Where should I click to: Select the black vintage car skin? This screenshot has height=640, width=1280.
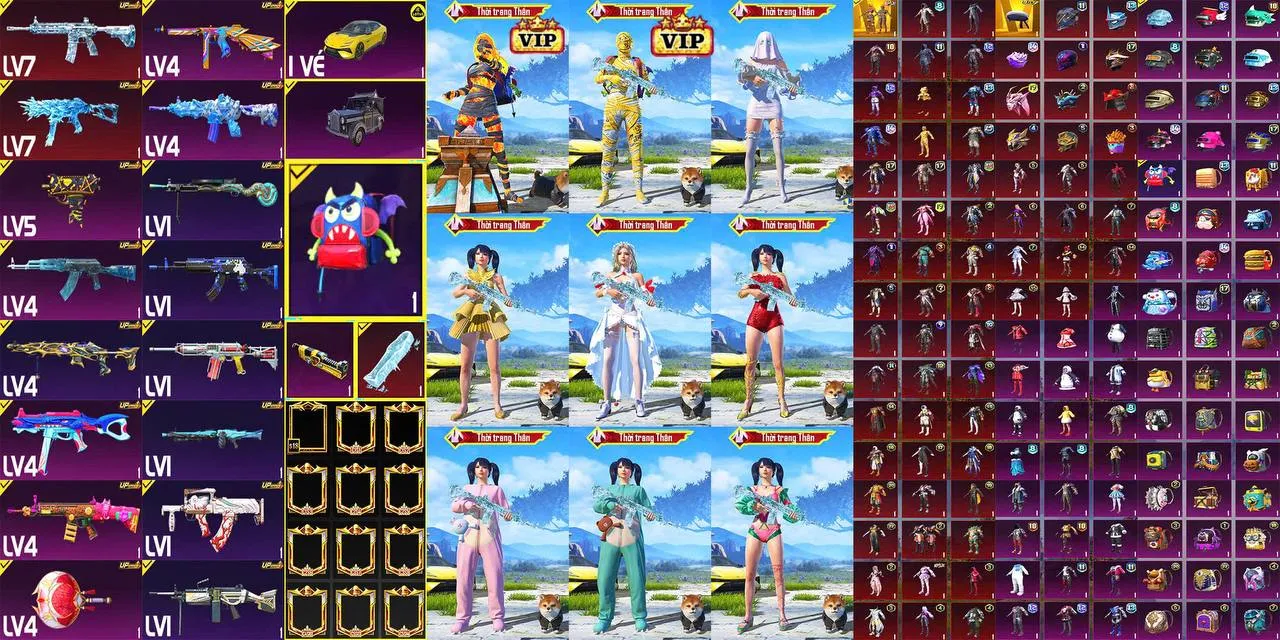[355, 118]
